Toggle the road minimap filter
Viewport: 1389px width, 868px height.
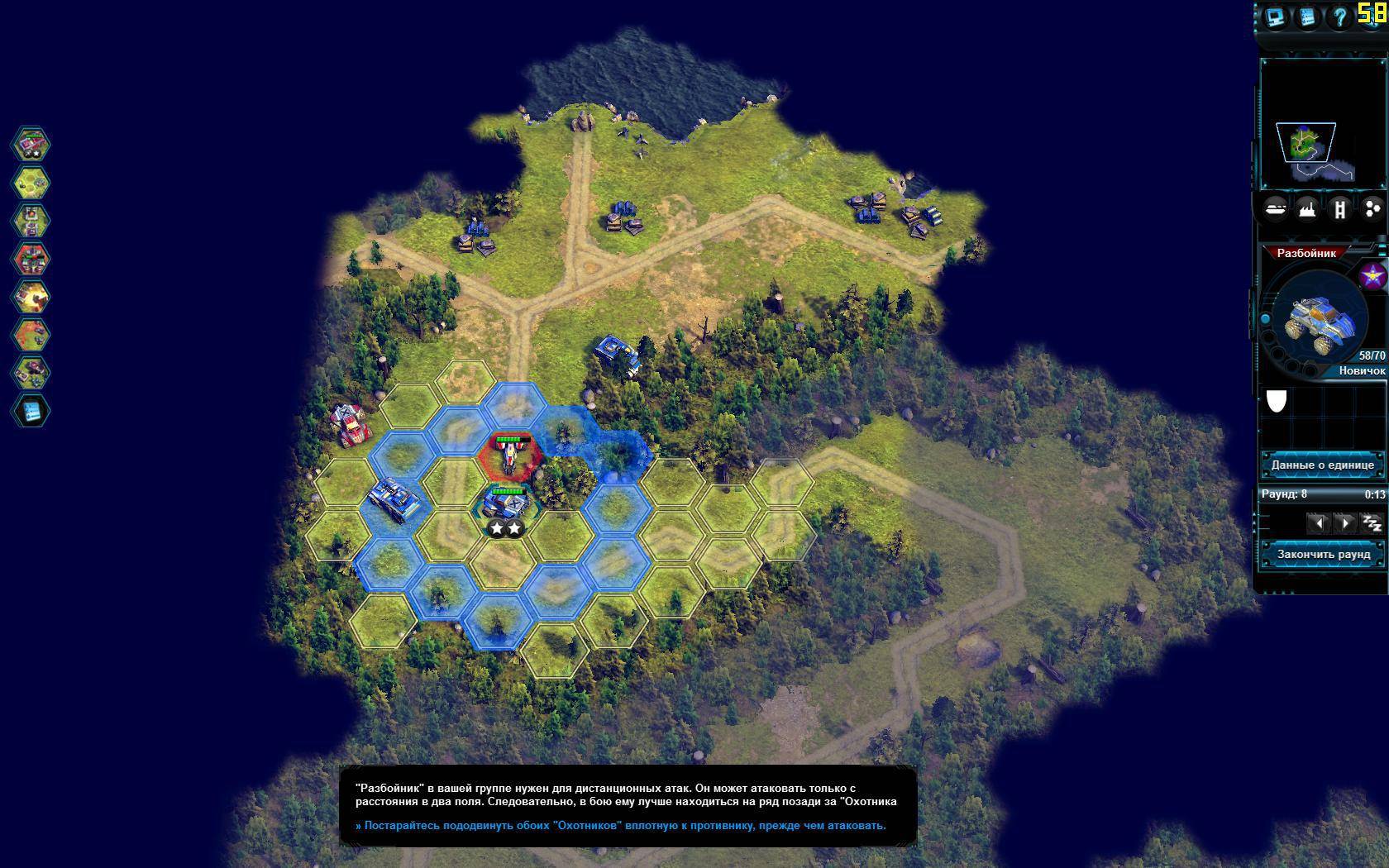click(x=1339, y=209)
